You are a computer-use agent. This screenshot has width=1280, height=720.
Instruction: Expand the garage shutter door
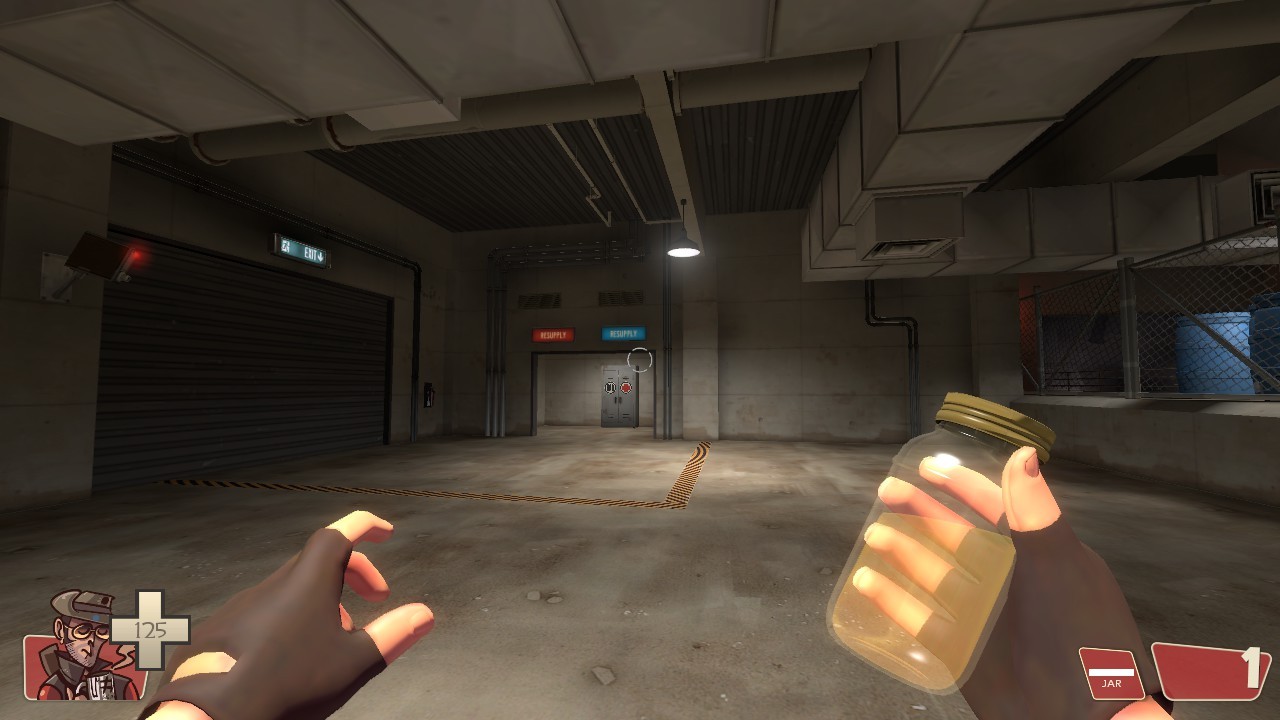tap(240, 370)
